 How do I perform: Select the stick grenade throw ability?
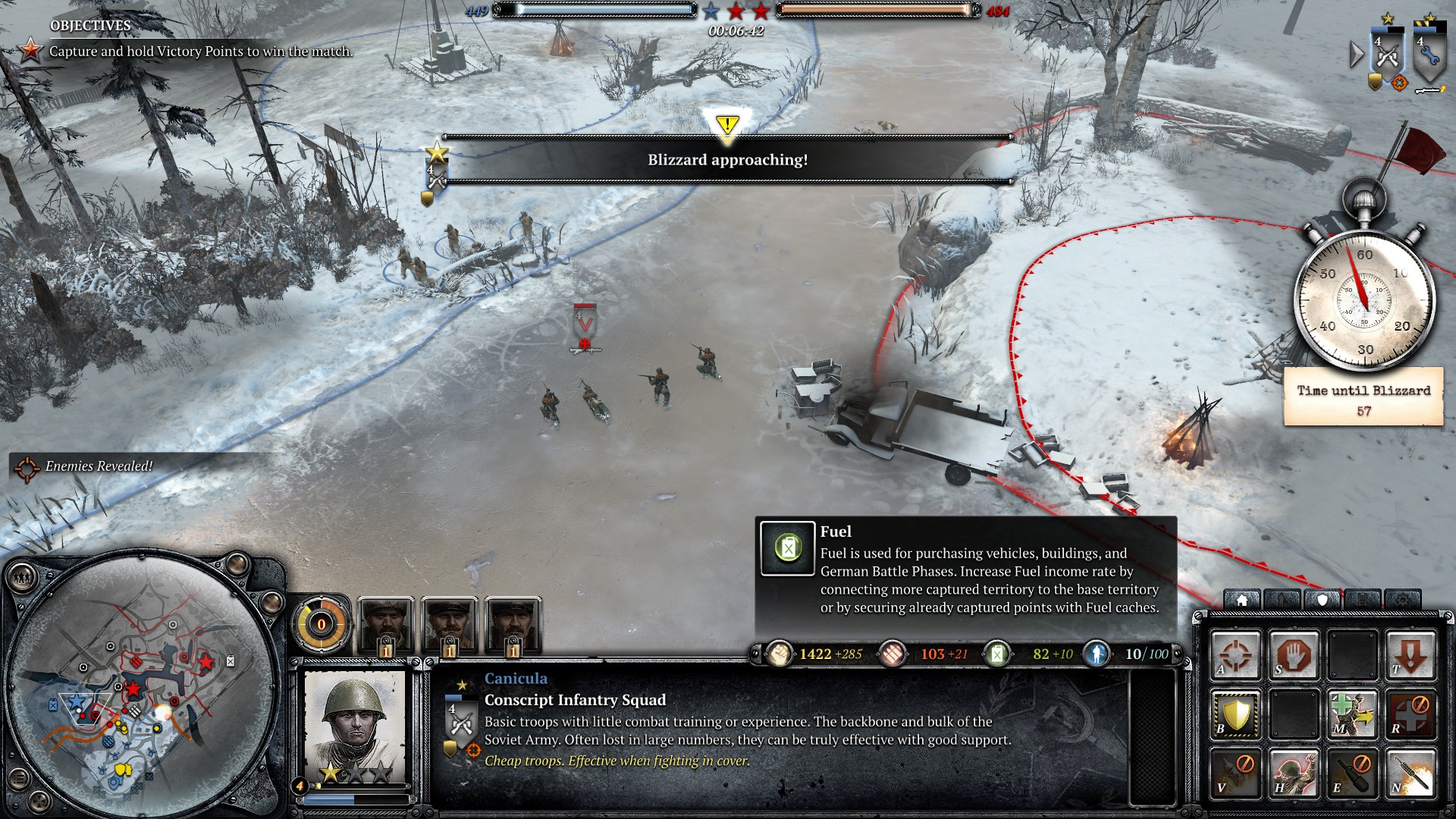pyautogui.click(x=1410, y=773)
